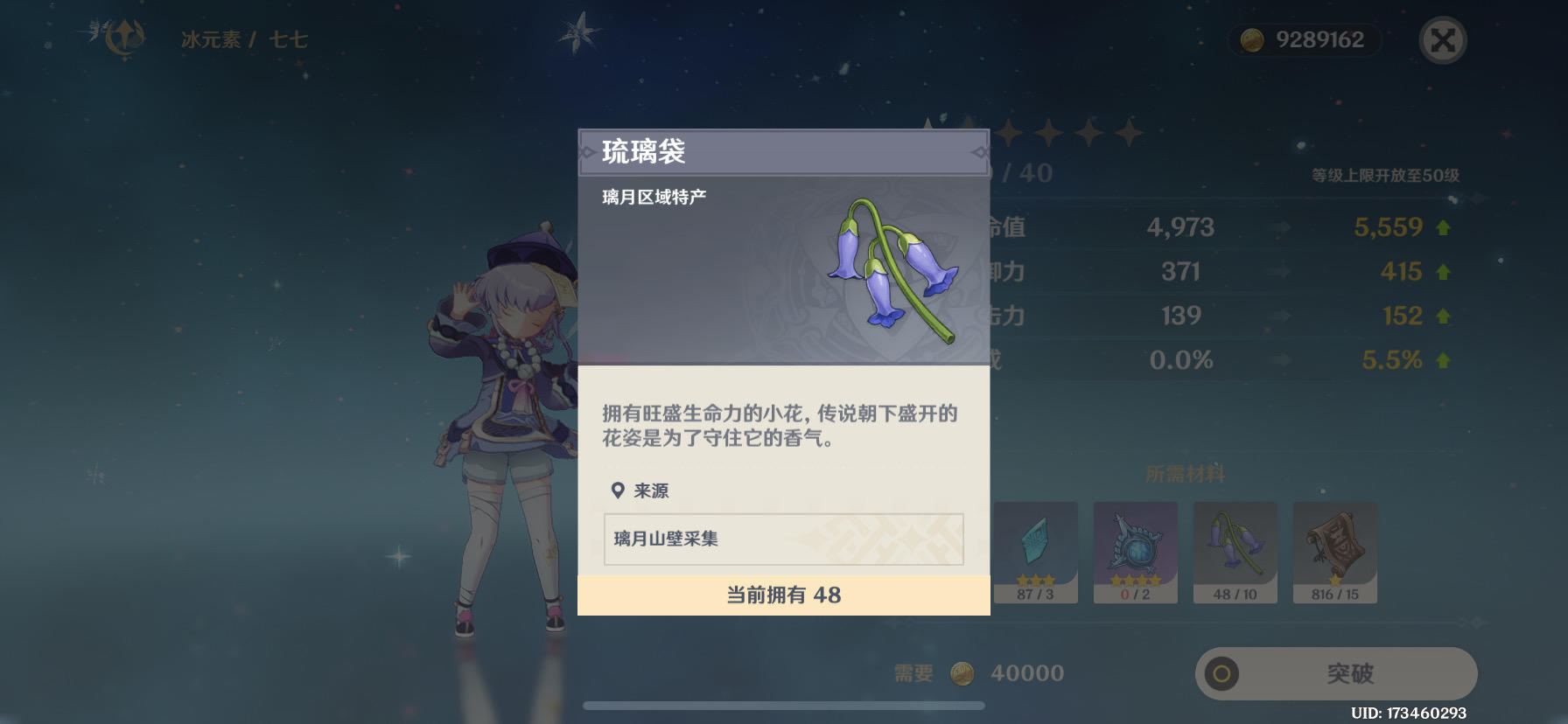Screen dimensions: 1568x724
Task: Click the Mora coin icon next to 9289162
Action: point(1251,39)
